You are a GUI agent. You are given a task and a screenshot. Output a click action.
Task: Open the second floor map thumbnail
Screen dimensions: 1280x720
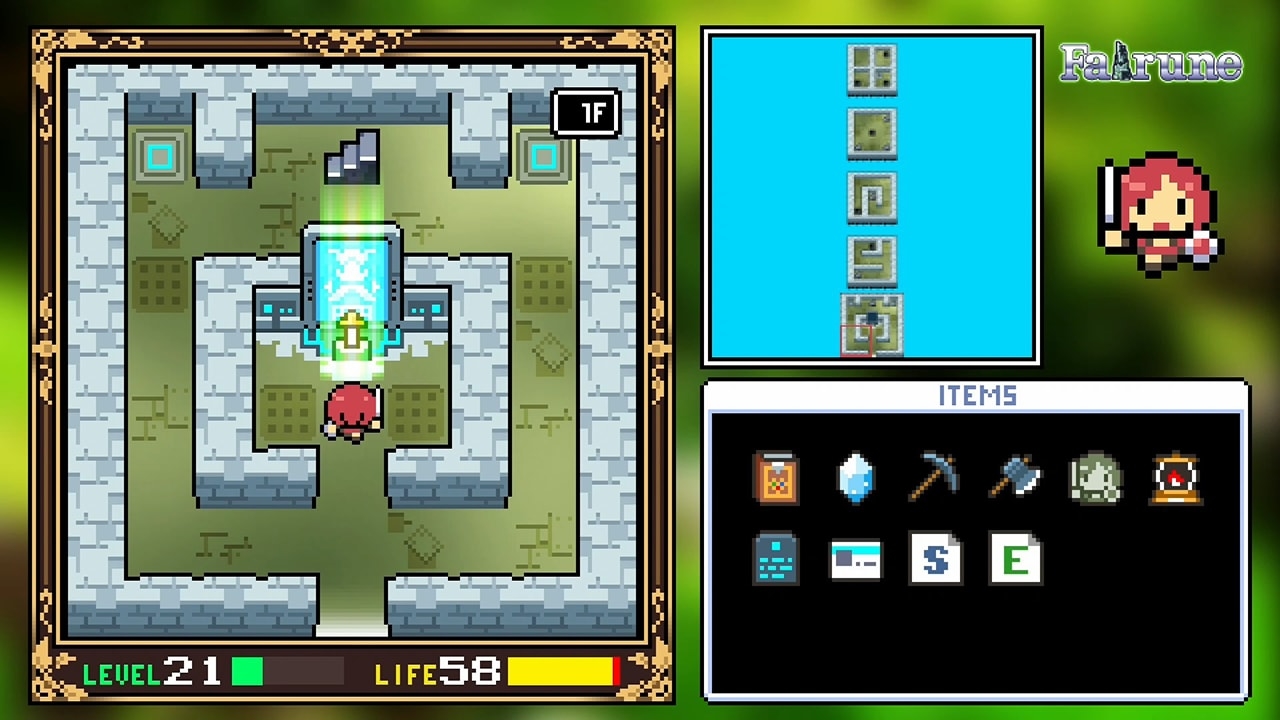(871, 133)
